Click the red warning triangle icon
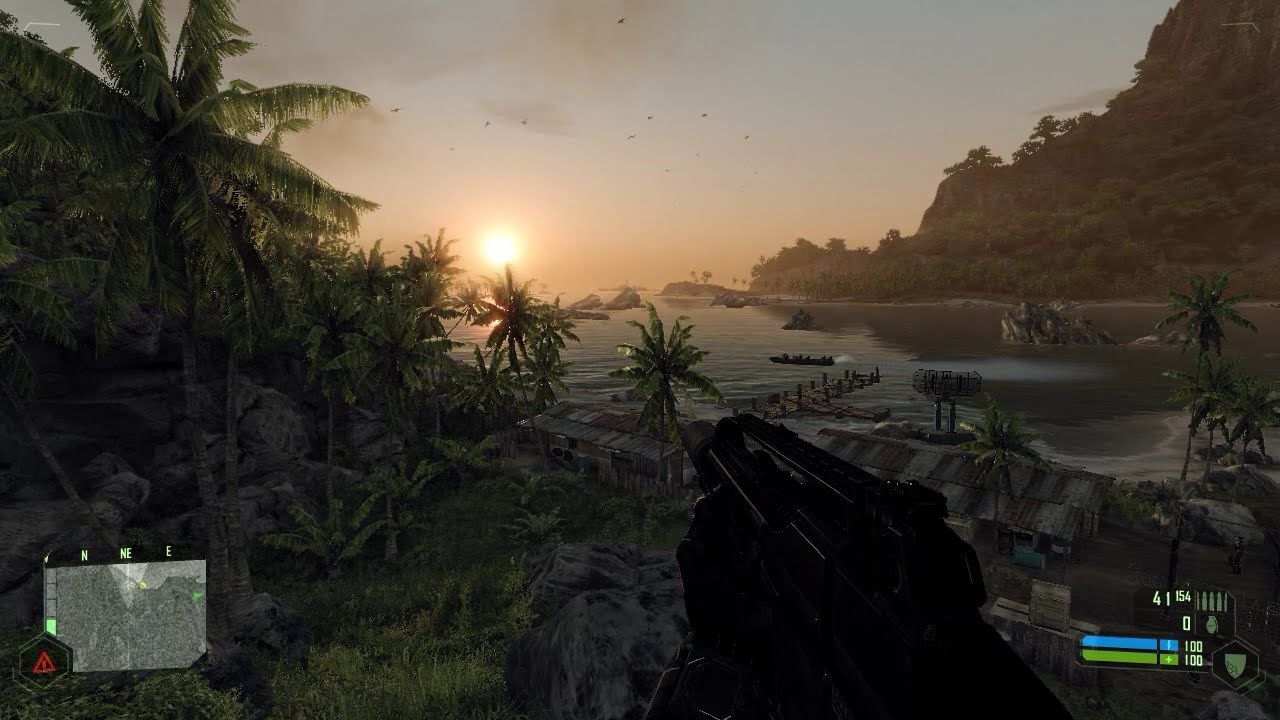The width and height of the screenshot is (1280, 720). [x=44, y=662]
